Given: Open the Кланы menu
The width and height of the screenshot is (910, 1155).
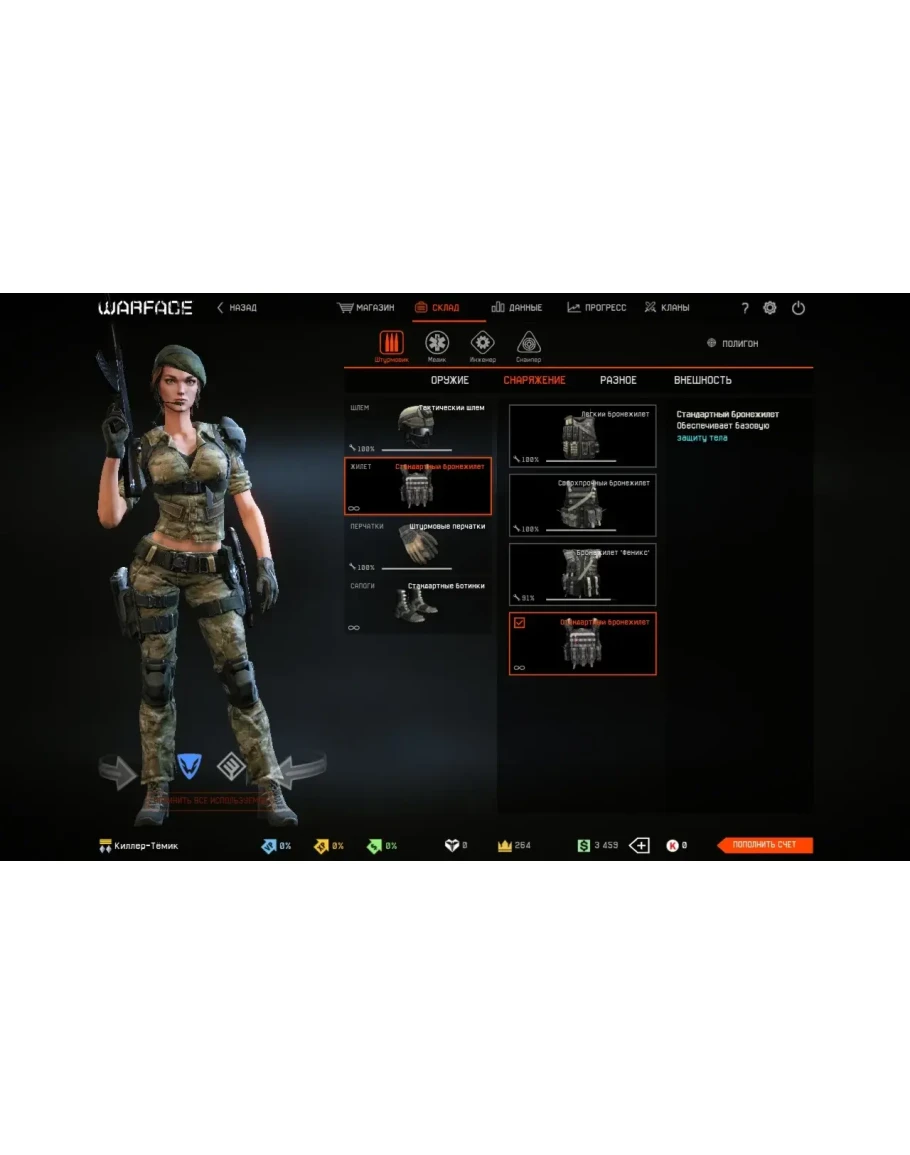Looking at the screenshot, I should click(667, 308).
